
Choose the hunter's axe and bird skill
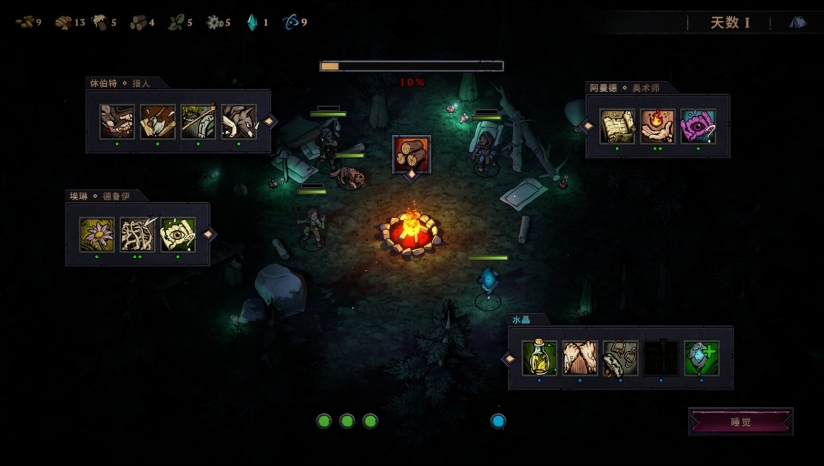[x=158, y=122]
